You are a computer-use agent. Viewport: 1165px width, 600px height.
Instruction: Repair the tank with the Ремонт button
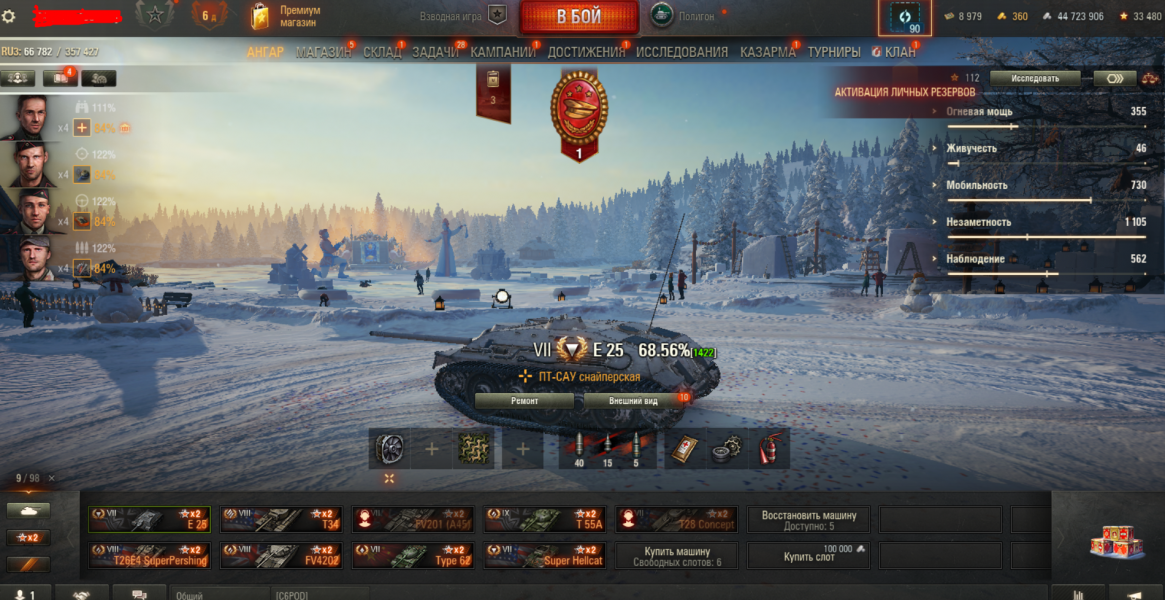pyautogui.click(x=524, y=401)
